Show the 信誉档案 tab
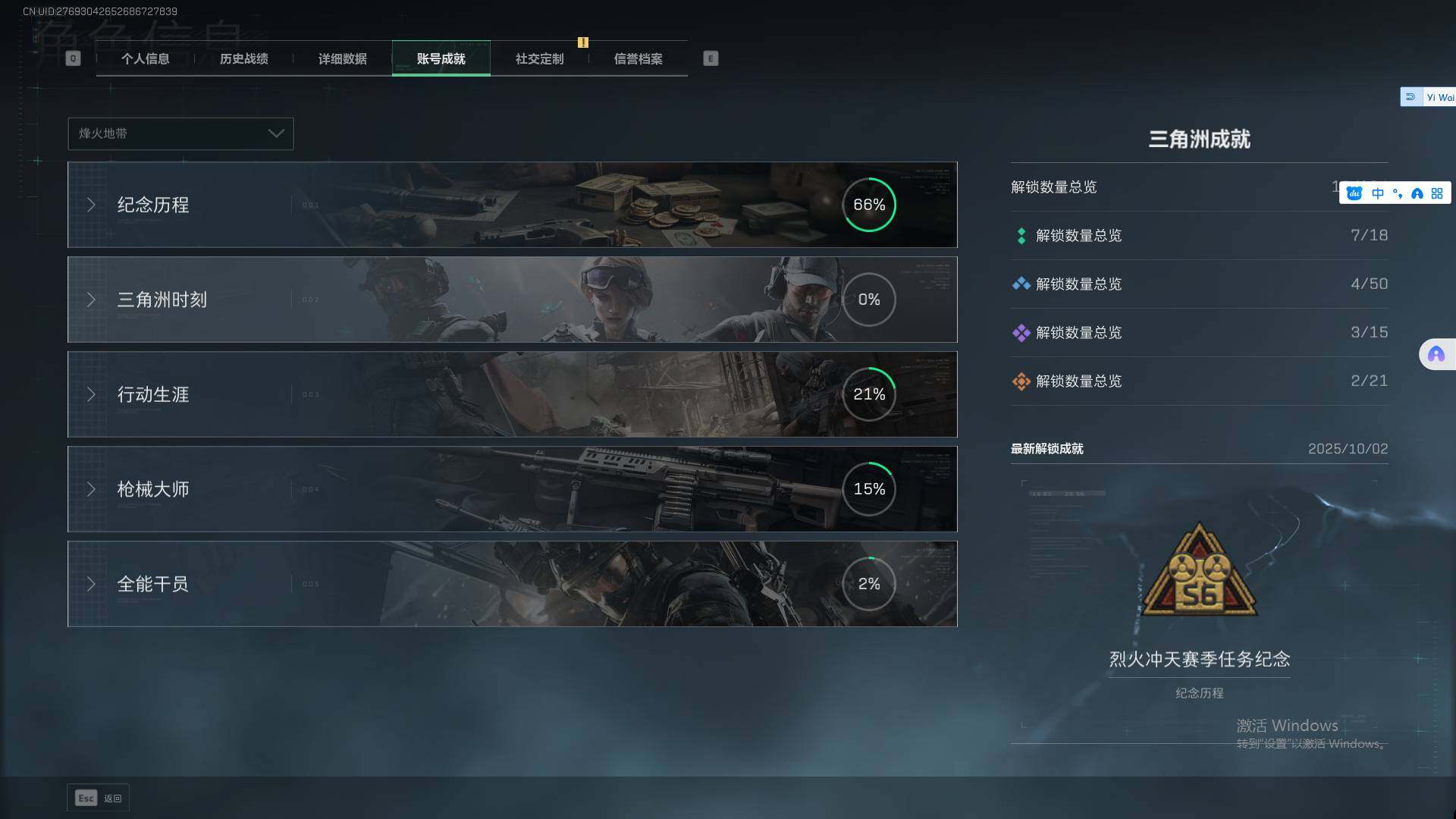Screen dimensions: 1456x819 (638, 59)
